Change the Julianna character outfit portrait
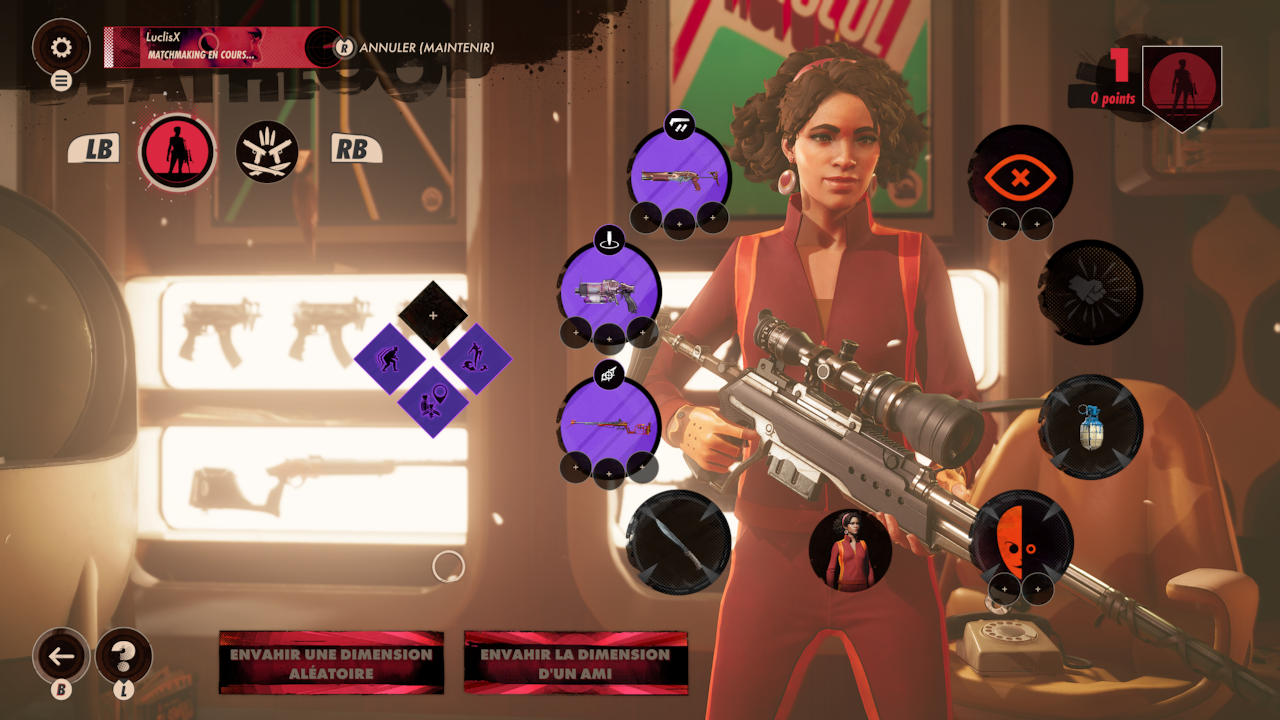 tap(850, 550)
